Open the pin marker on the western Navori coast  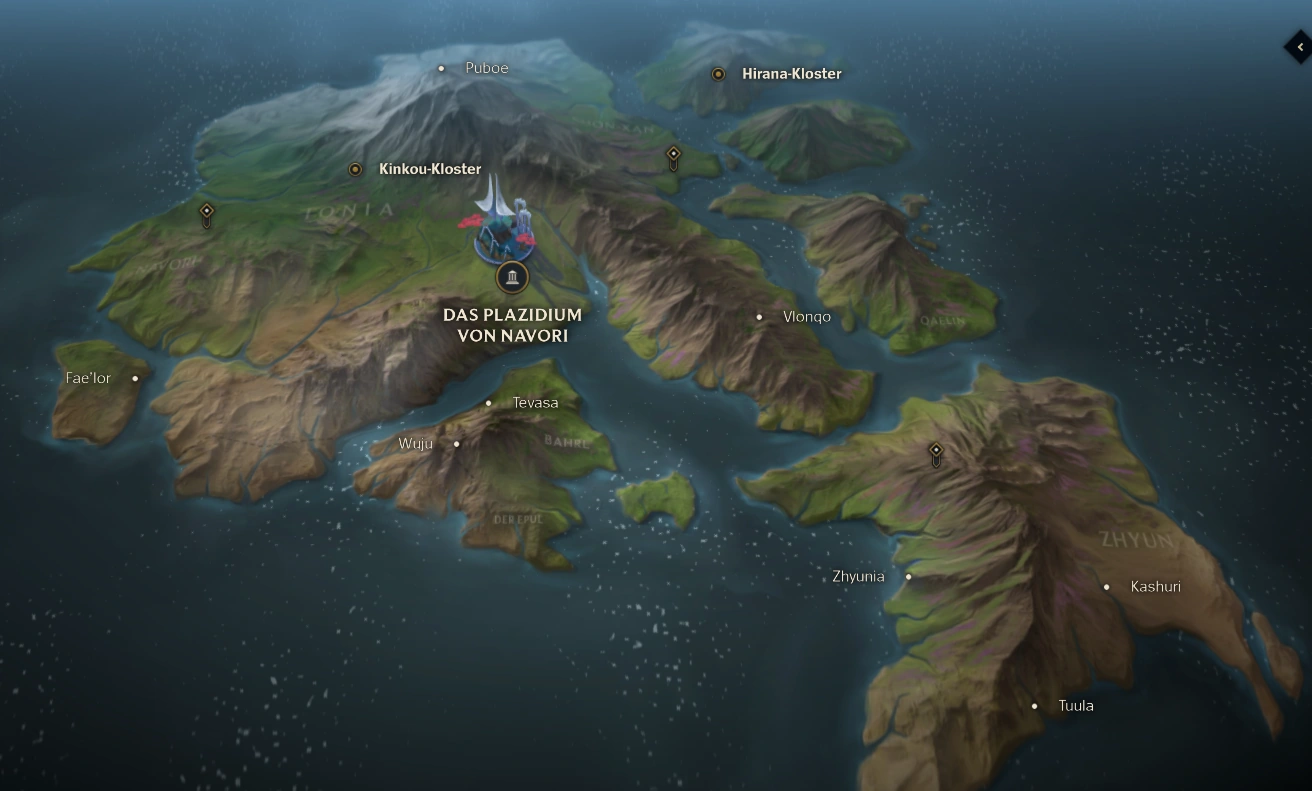pyautogui.click(x=206, y=214)
